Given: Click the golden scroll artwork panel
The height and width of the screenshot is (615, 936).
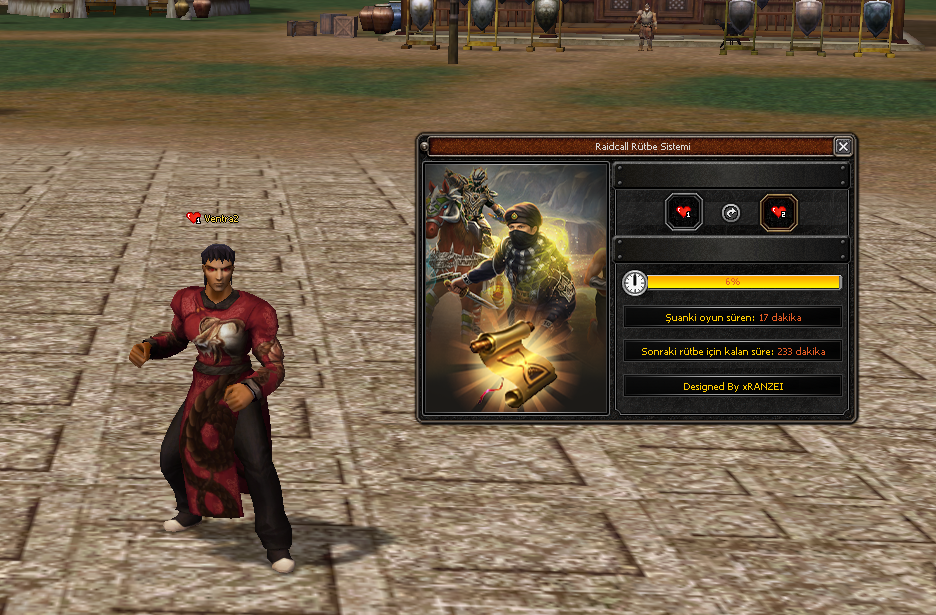Looking at the screenshot, I should (516, 288).
